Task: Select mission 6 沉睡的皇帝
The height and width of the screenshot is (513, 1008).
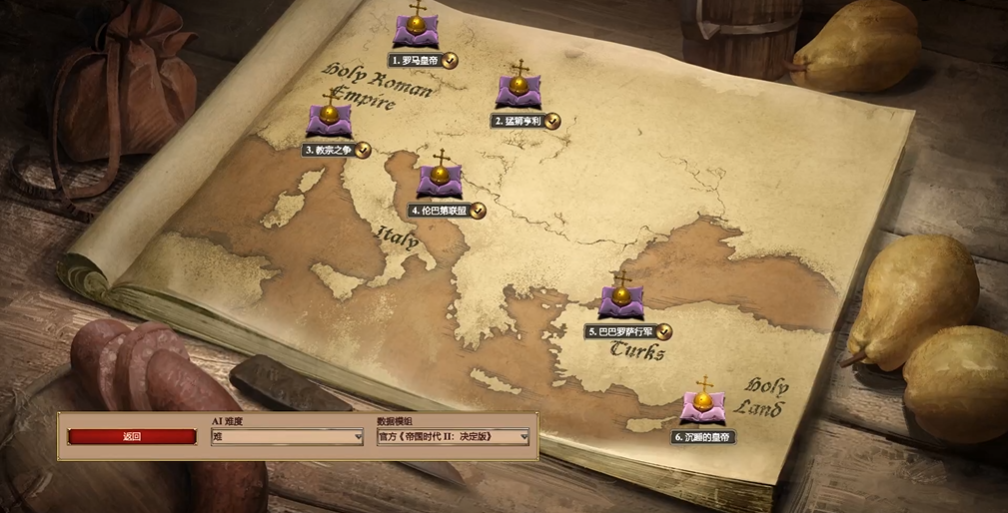Action: pyautogui.click(x=703, y=408)
